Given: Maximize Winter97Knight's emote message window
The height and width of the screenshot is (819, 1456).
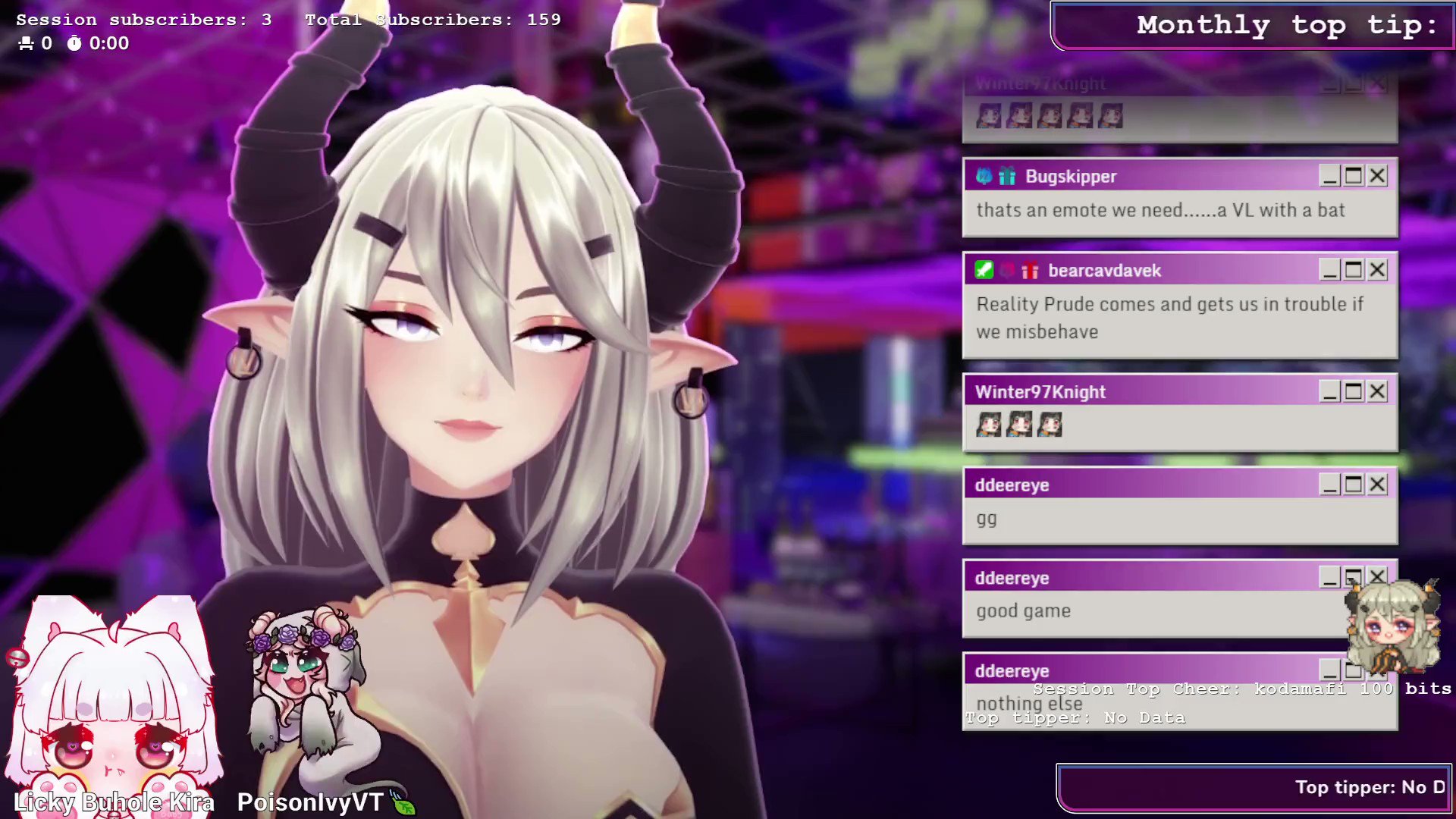Looking at the screenshot, I should tap(1354, 391).
